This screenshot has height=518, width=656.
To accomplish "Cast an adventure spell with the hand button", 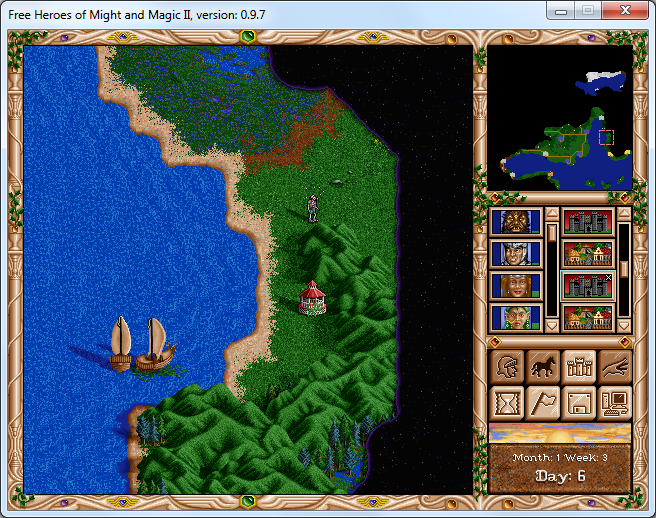I will click(x=614, y=366).
